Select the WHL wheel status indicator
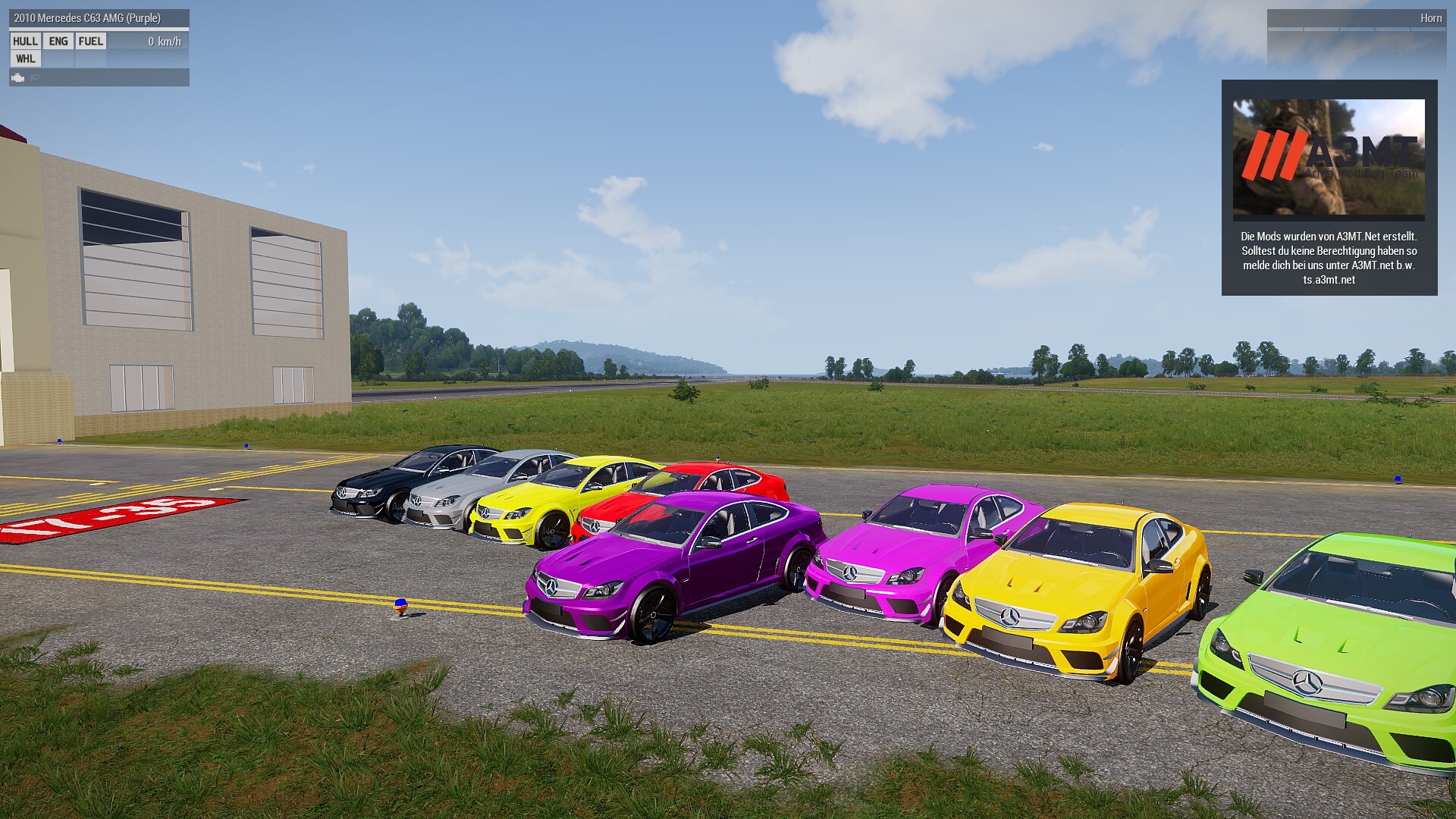 coord(25,59)
